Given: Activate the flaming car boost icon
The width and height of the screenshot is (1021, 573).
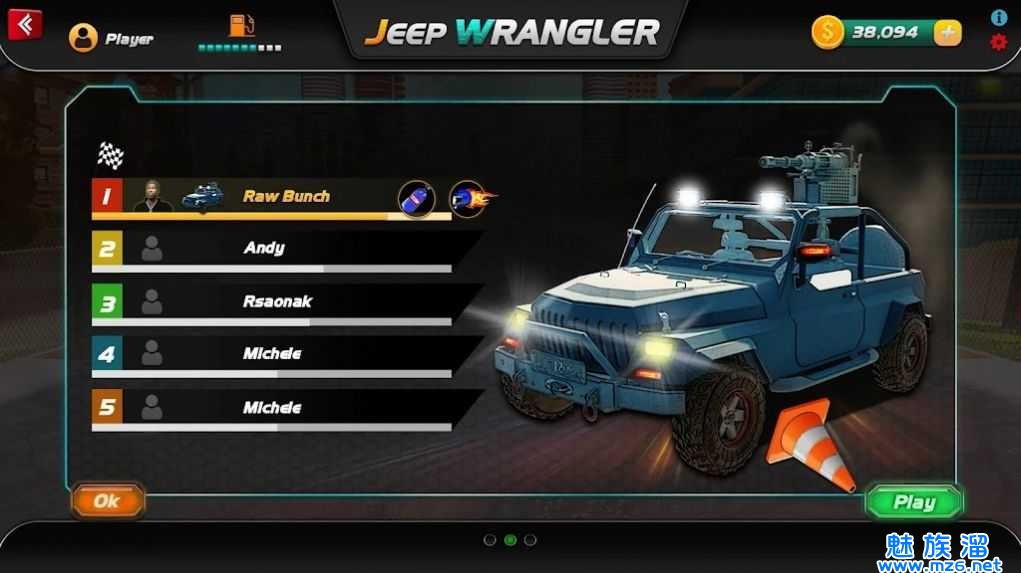Looking at the screenshot, I should coord(469,198).
